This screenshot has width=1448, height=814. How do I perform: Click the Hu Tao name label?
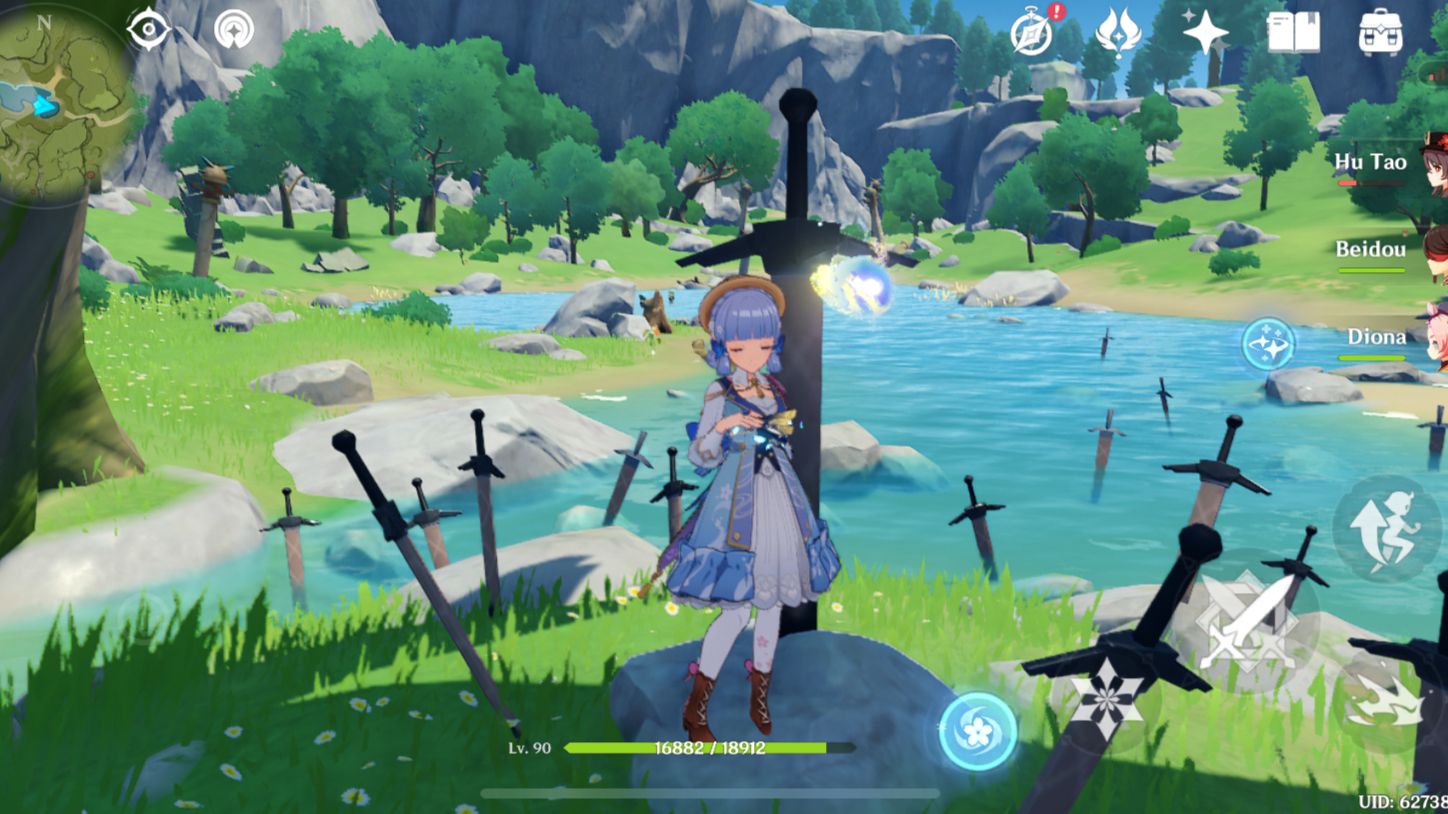pos(1371,160)
